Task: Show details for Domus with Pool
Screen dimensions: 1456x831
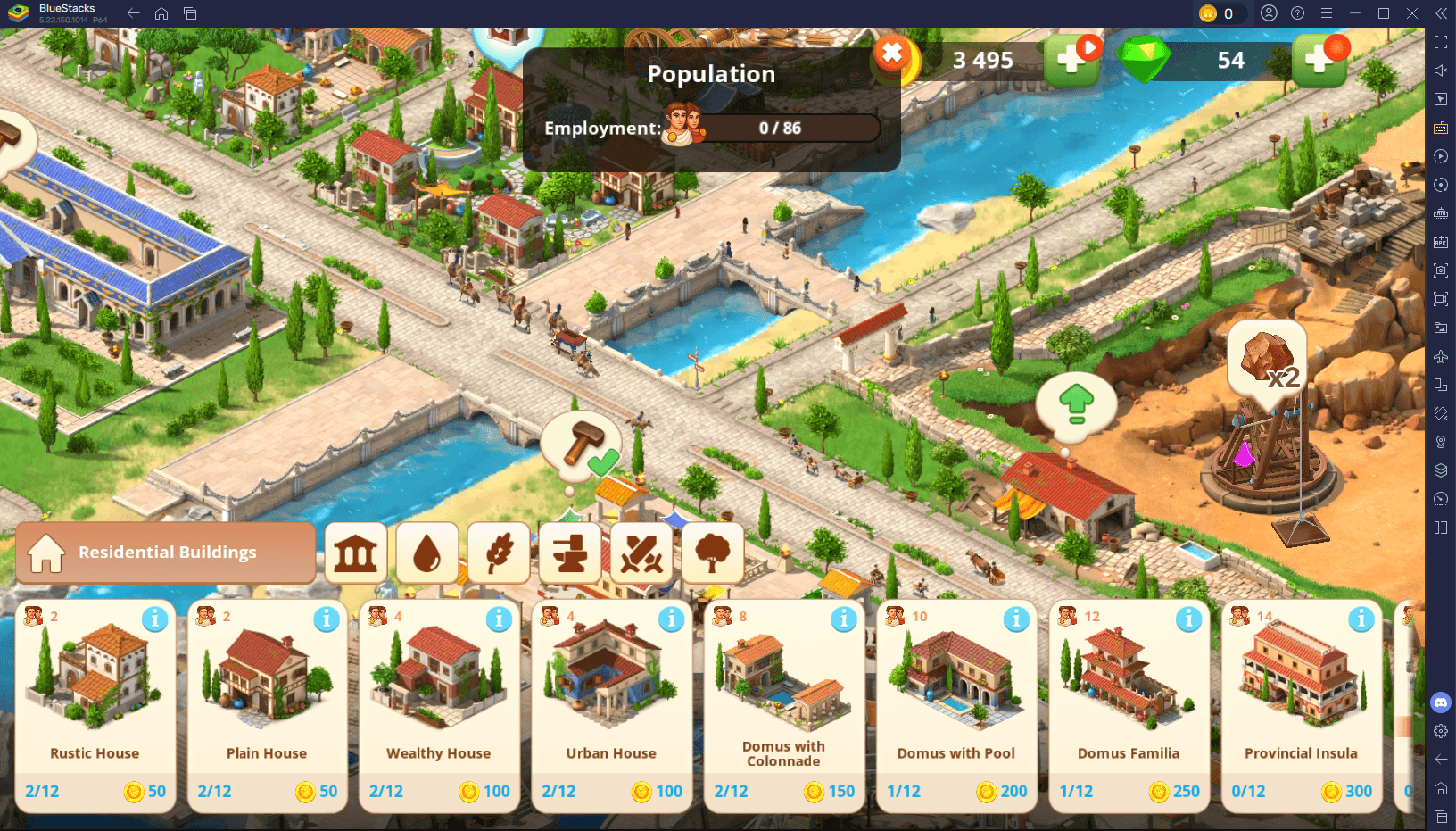Action: 1015,618
